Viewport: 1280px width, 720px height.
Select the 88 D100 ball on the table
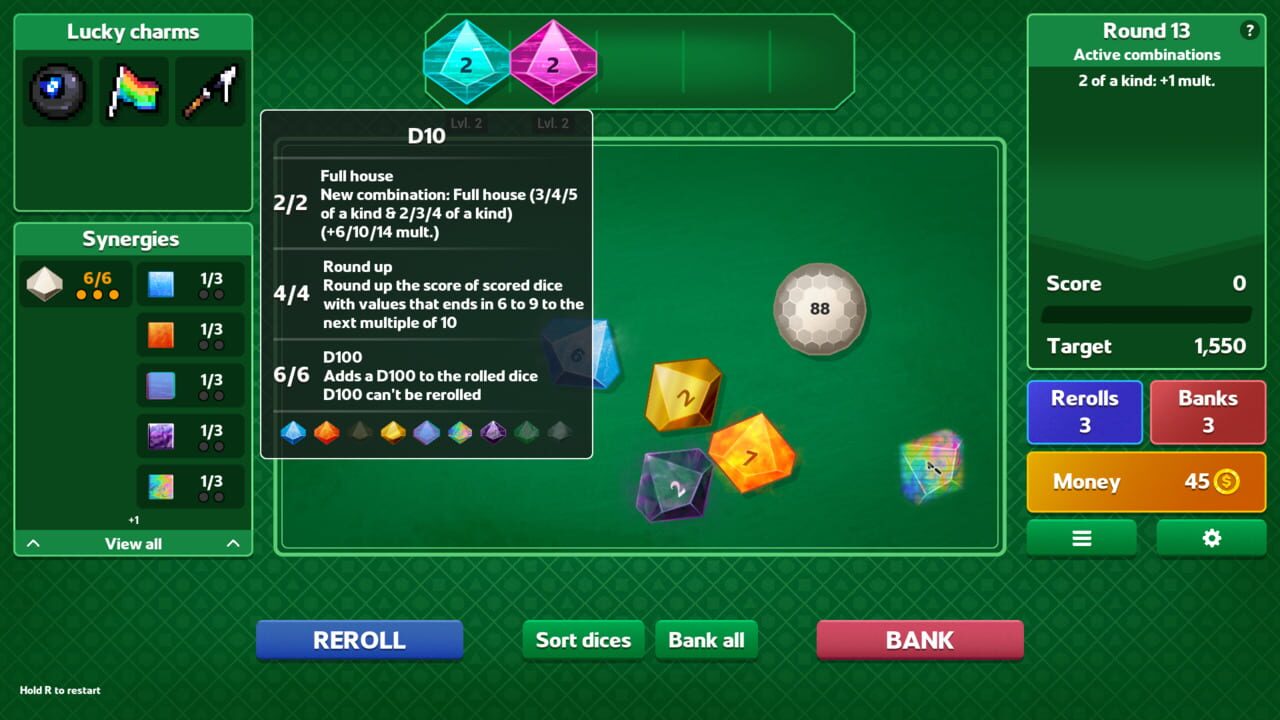819,308
